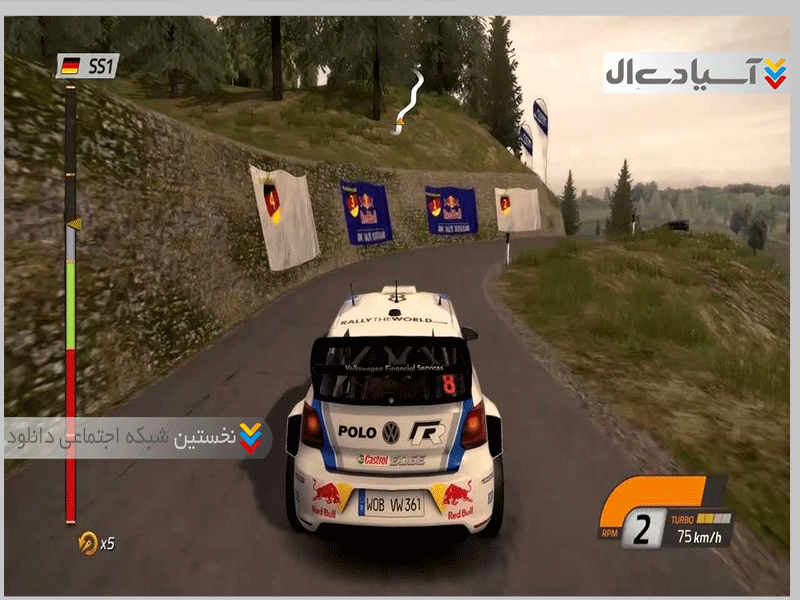The width and height of the screenshot is (800, 600).
Task: Click the yellow position marker on stage progress bar
Action: pyautogui.click(x=72, y=224)
